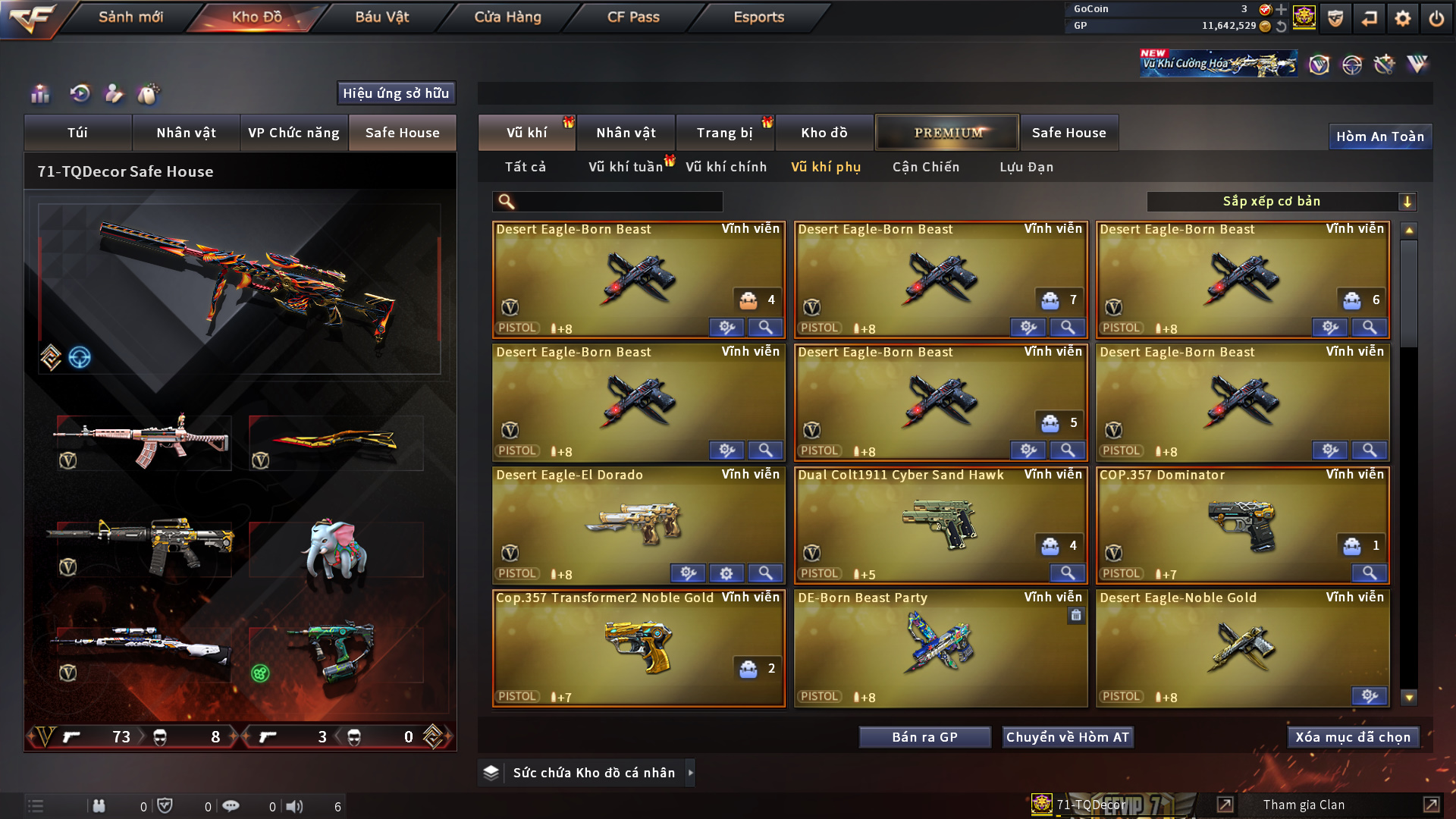Open settings with the gear icon
Viewport: 1456px width, 819px height.
1402,18
